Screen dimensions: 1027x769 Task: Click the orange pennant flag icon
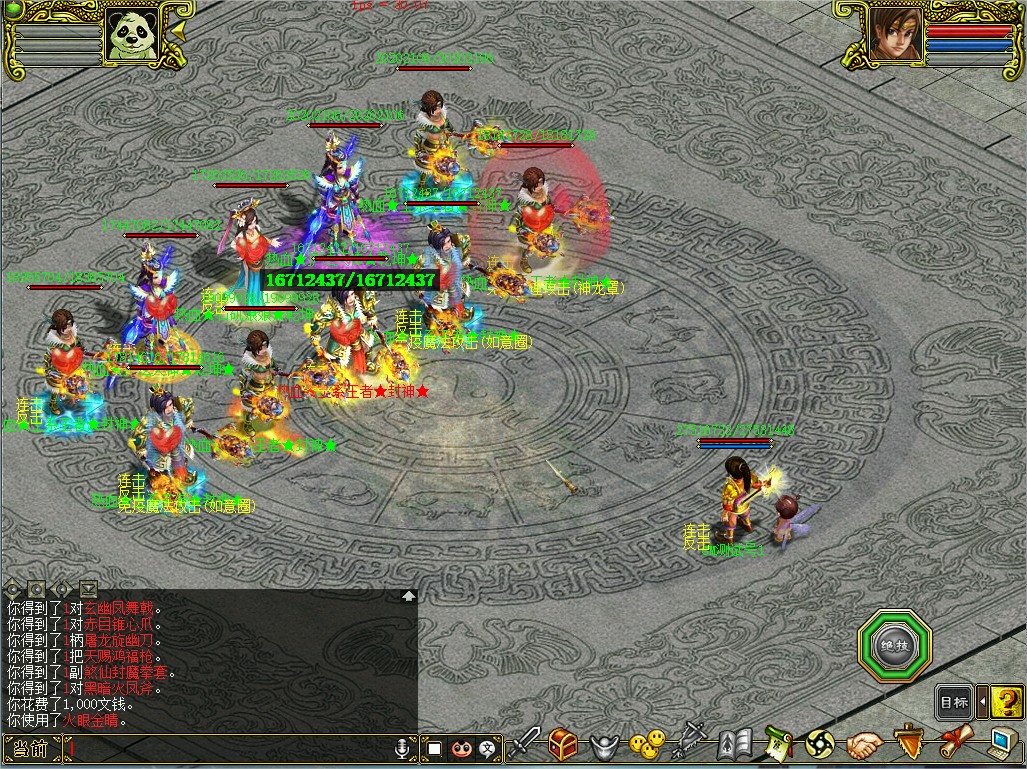pos(908,745)
